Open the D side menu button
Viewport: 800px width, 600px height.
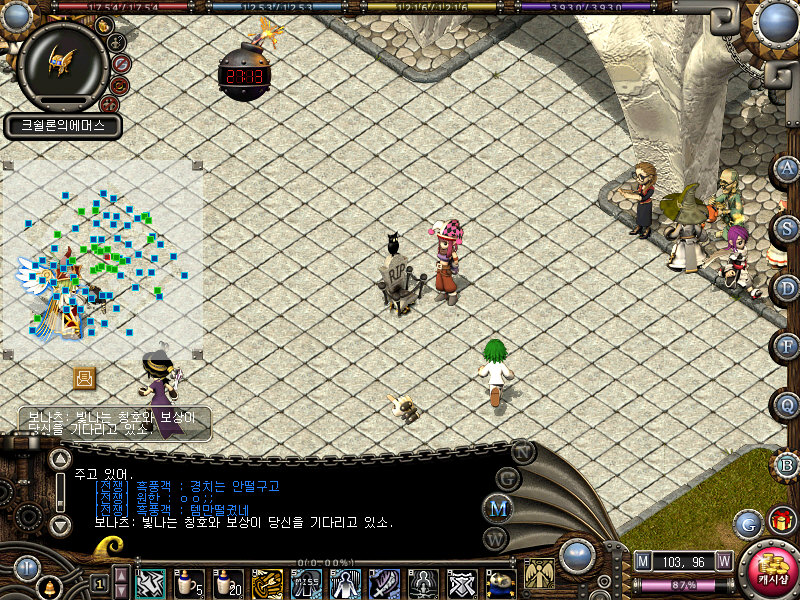[786, 287]
